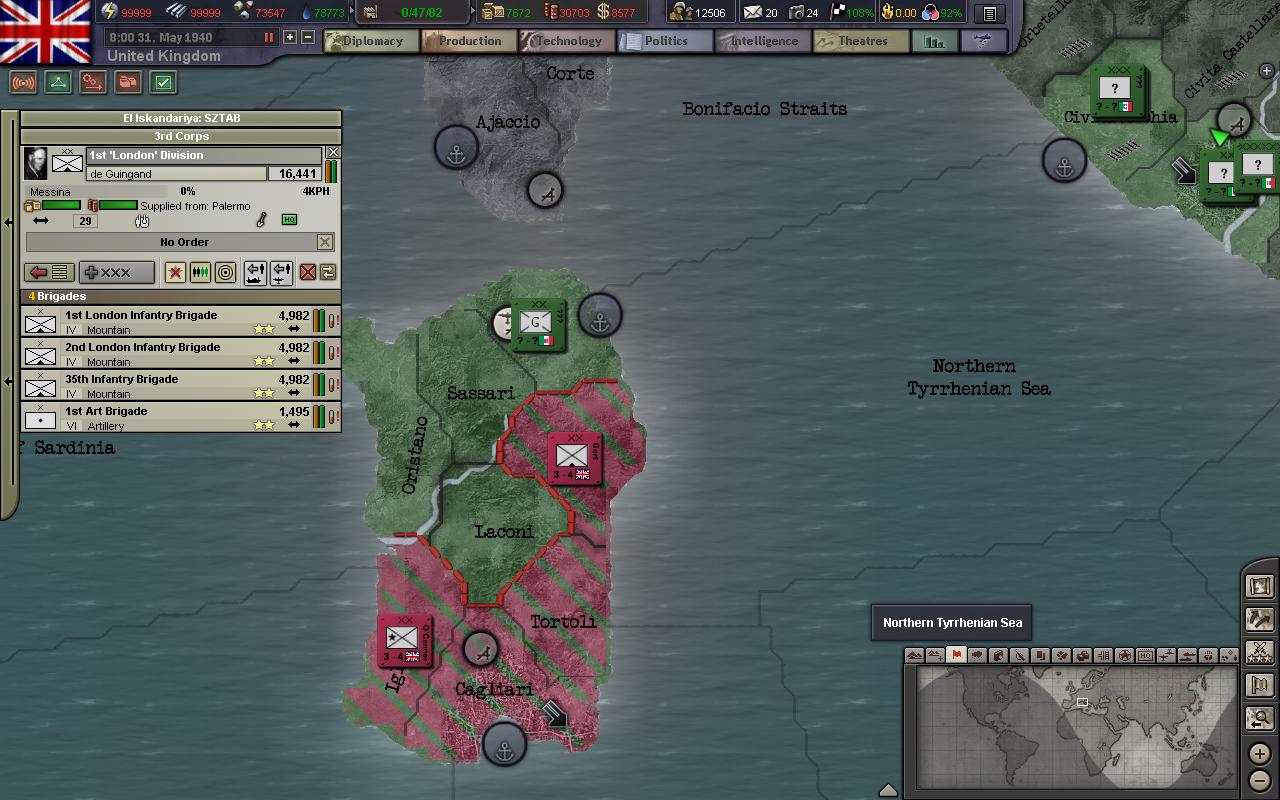
Task: Decrease game speed with minus button
Action: 308,37
